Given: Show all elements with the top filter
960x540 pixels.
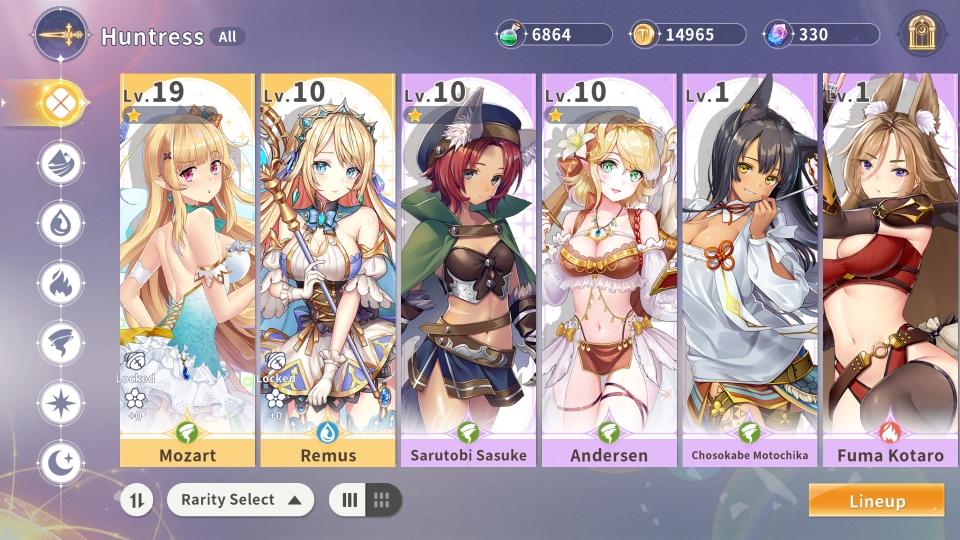Looking at the screenshot, I should [61, 102].
